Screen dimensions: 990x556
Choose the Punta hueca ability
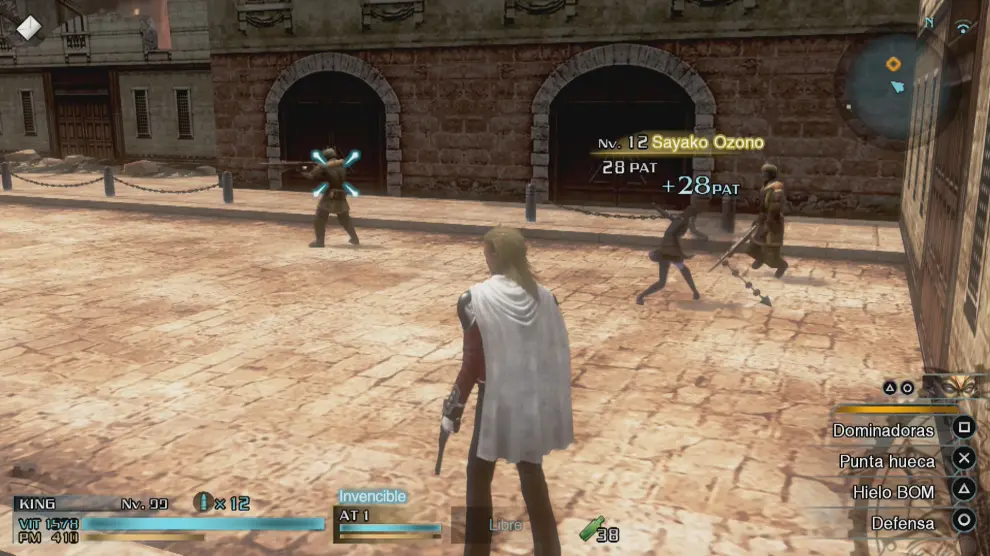[x=887, y=461]
